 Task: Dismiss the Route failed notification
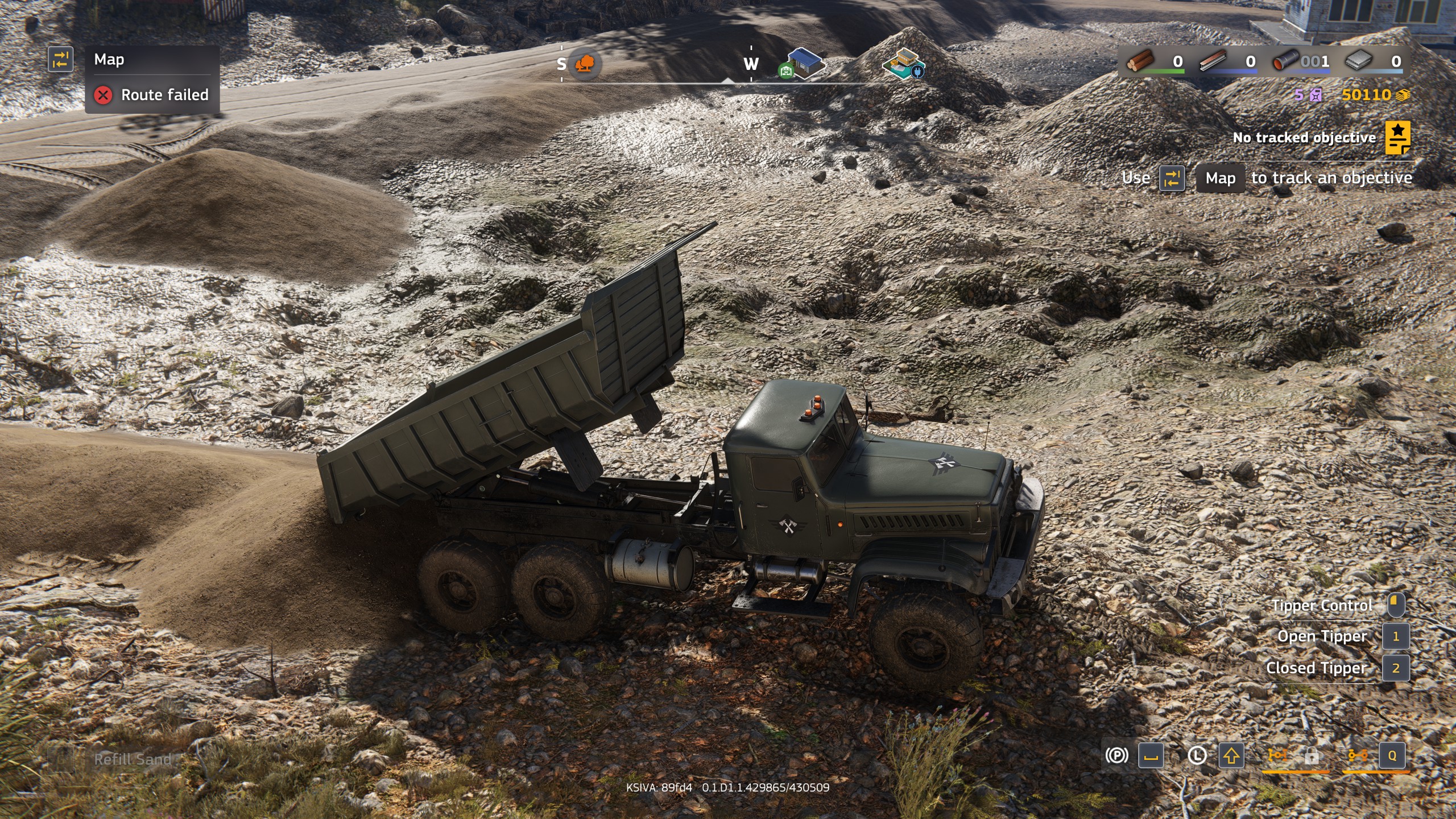(x=103, y=95)
